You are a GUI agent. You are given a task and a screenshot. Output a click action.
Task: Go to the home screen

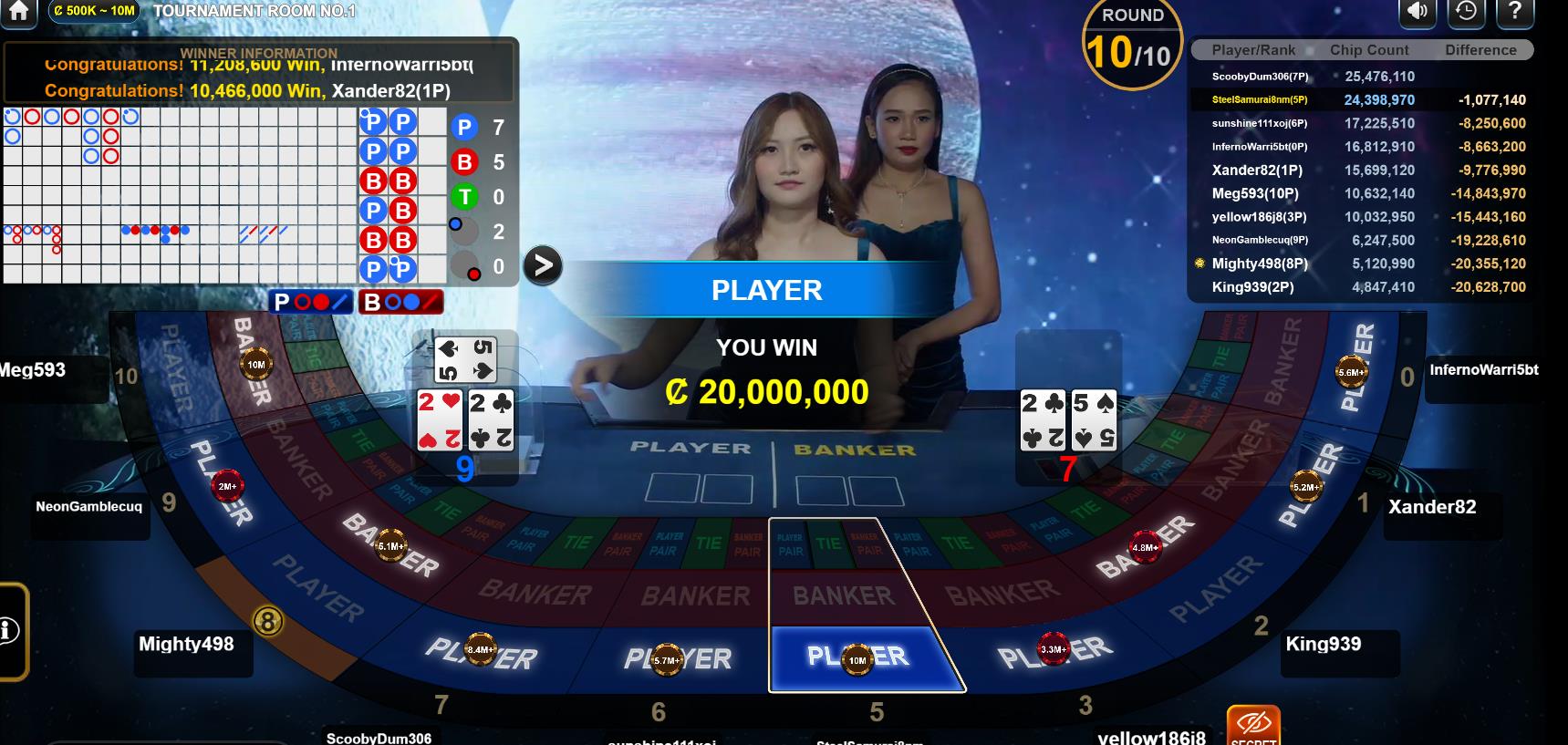click(18, 10)
